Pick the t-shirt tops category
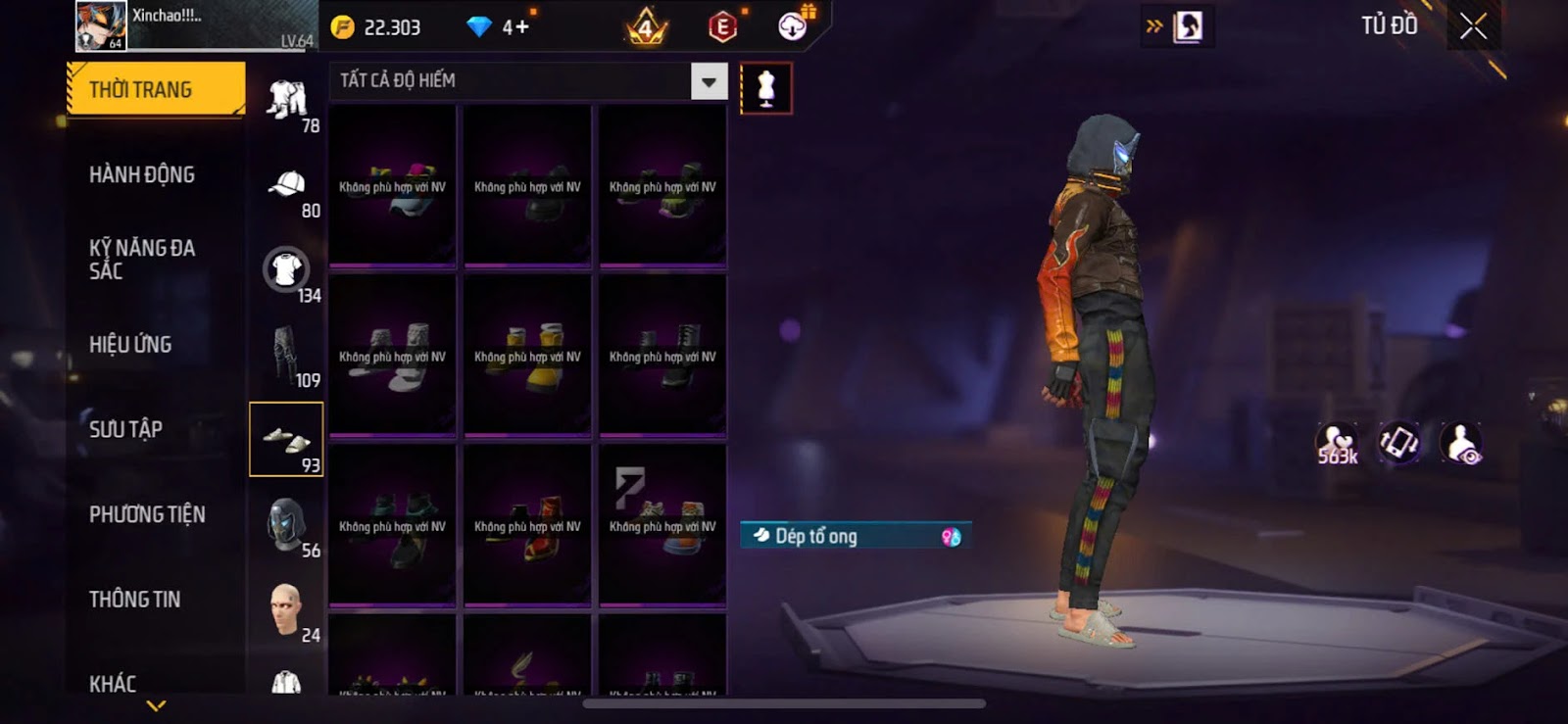Image resolution: width=1568 pixels, height=724 pixels. (x=286, y=270)
